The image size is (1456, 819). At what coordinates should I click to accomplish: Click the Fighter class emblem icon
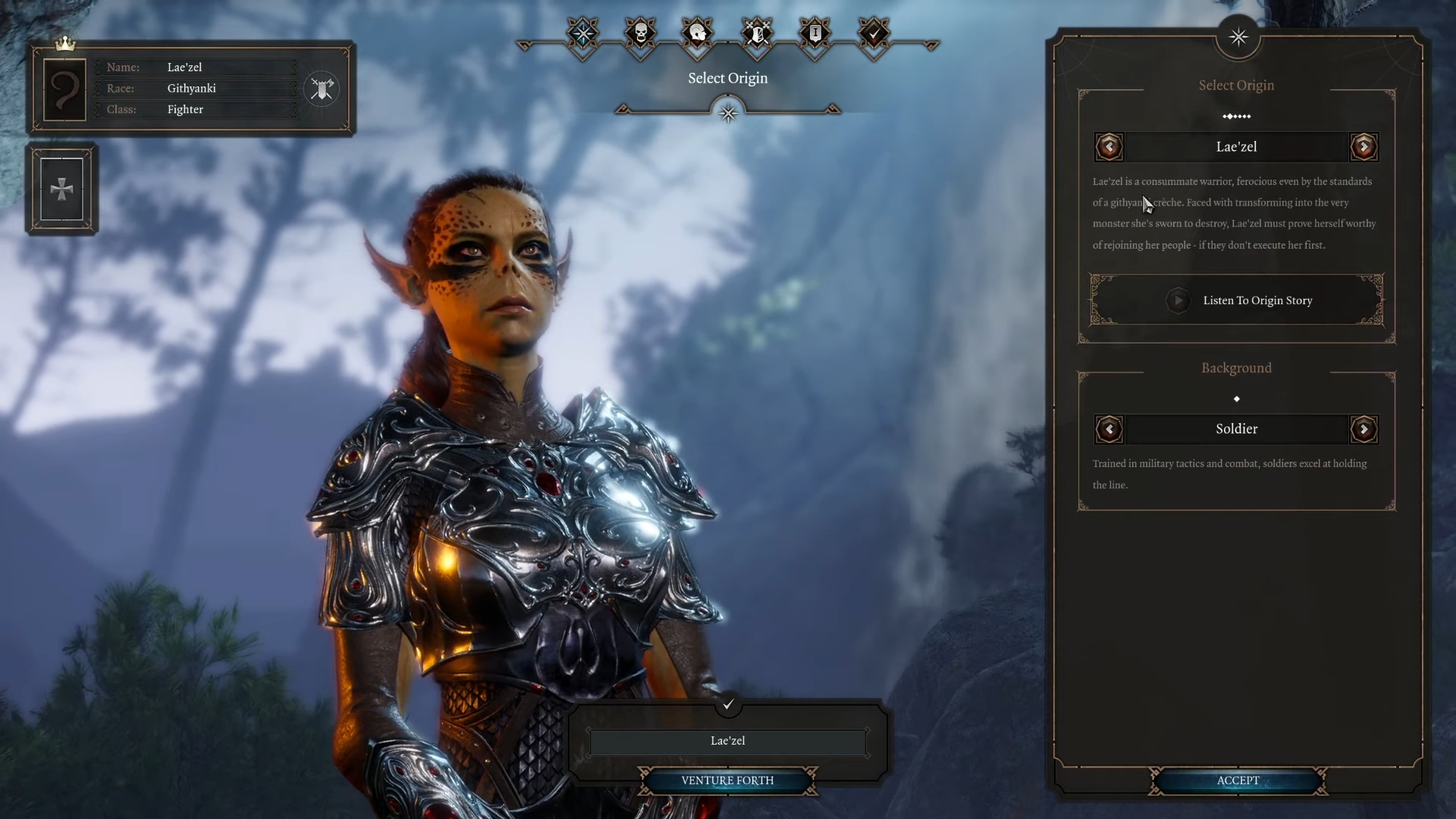[322, 89]
